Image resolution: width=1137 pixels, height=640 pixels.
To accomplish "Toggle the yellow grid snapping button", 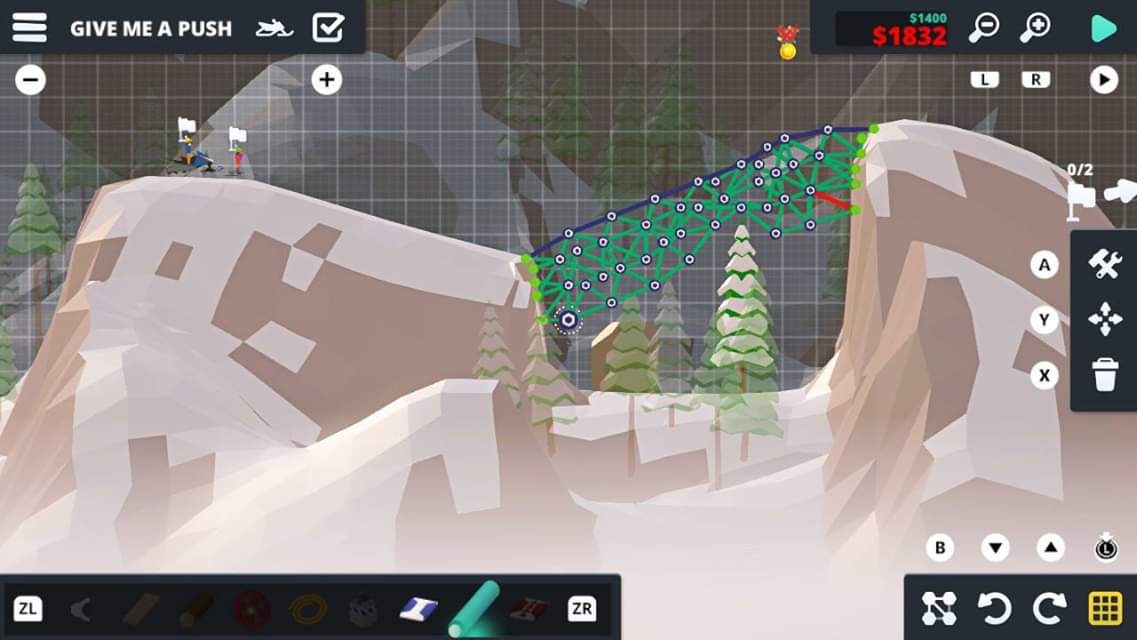I will click(1104, 608).
